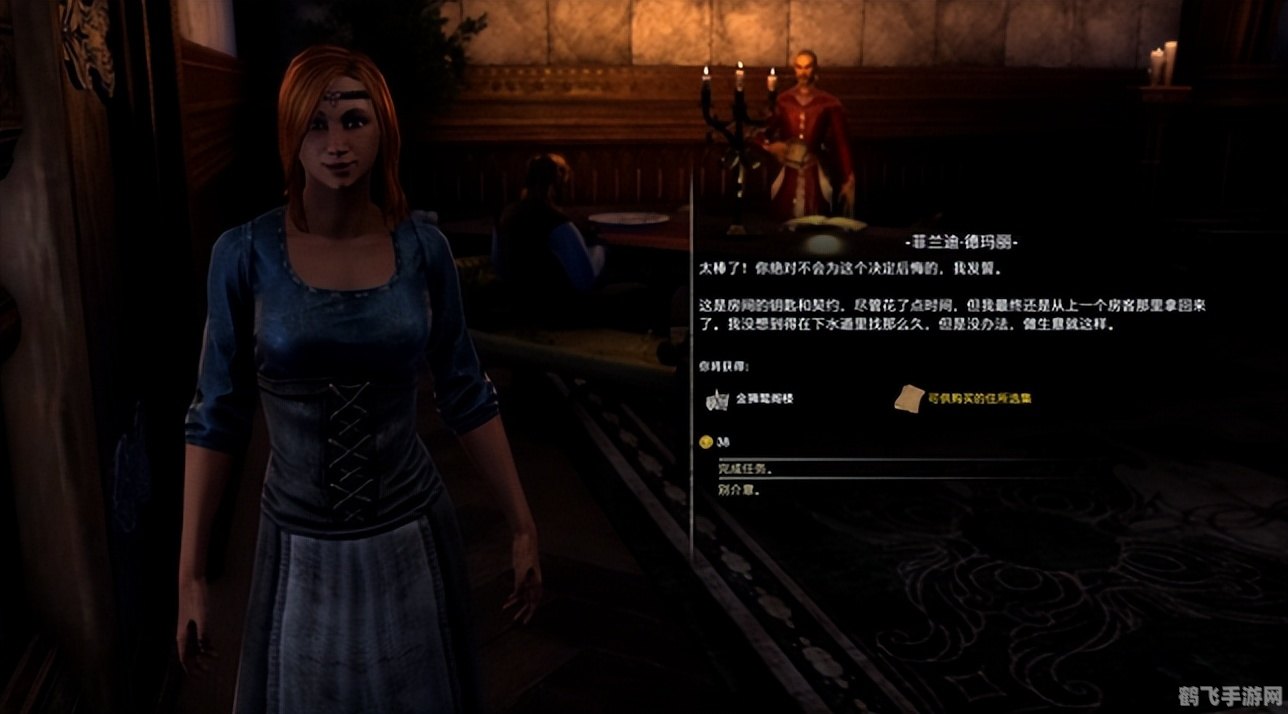Image resolution: width=1288 pixels, height=714 pixels.
Task: Select the "别介意" reply option
Action: click(735, 490)
